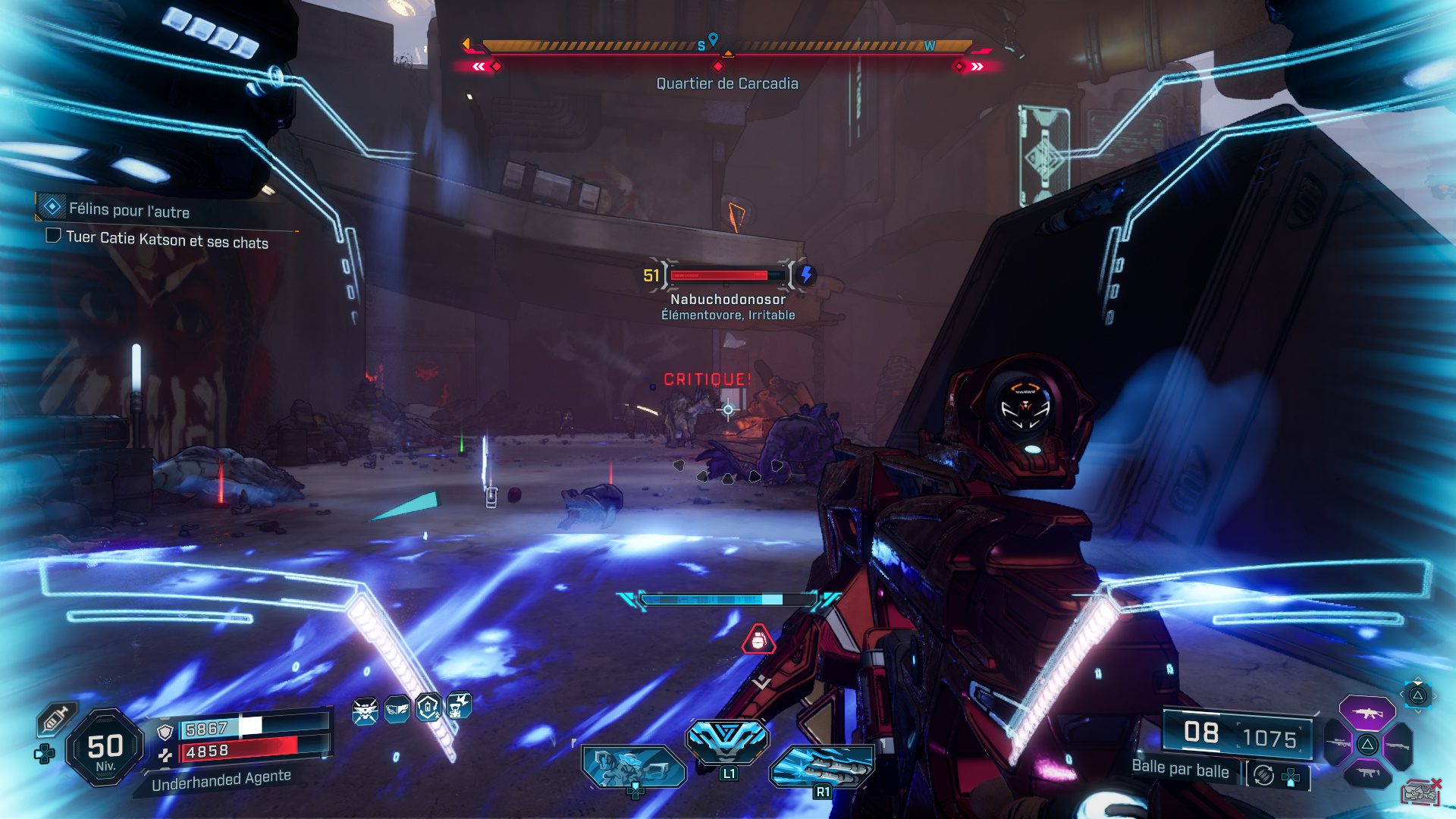Select the red grenade icon
The width and height of the screenshot is (1456, 819).
click(x=758, y=641)
